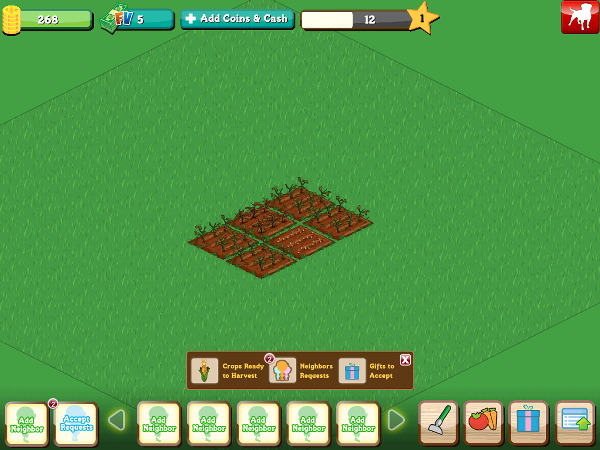Close the notification popup with X
Viewport: 600px width, 450px height.
click(405, 359)
